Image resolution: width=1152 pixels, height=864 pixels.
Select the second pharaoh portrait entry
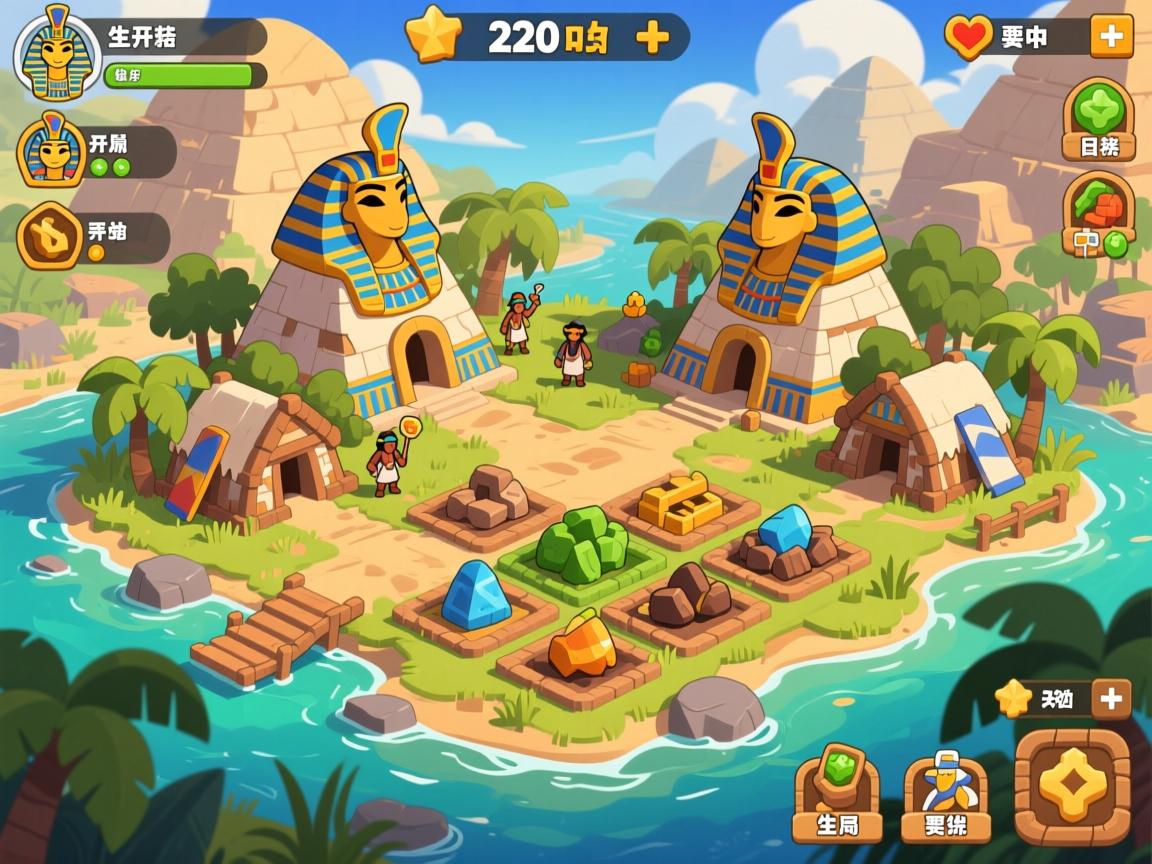[51, 150]
